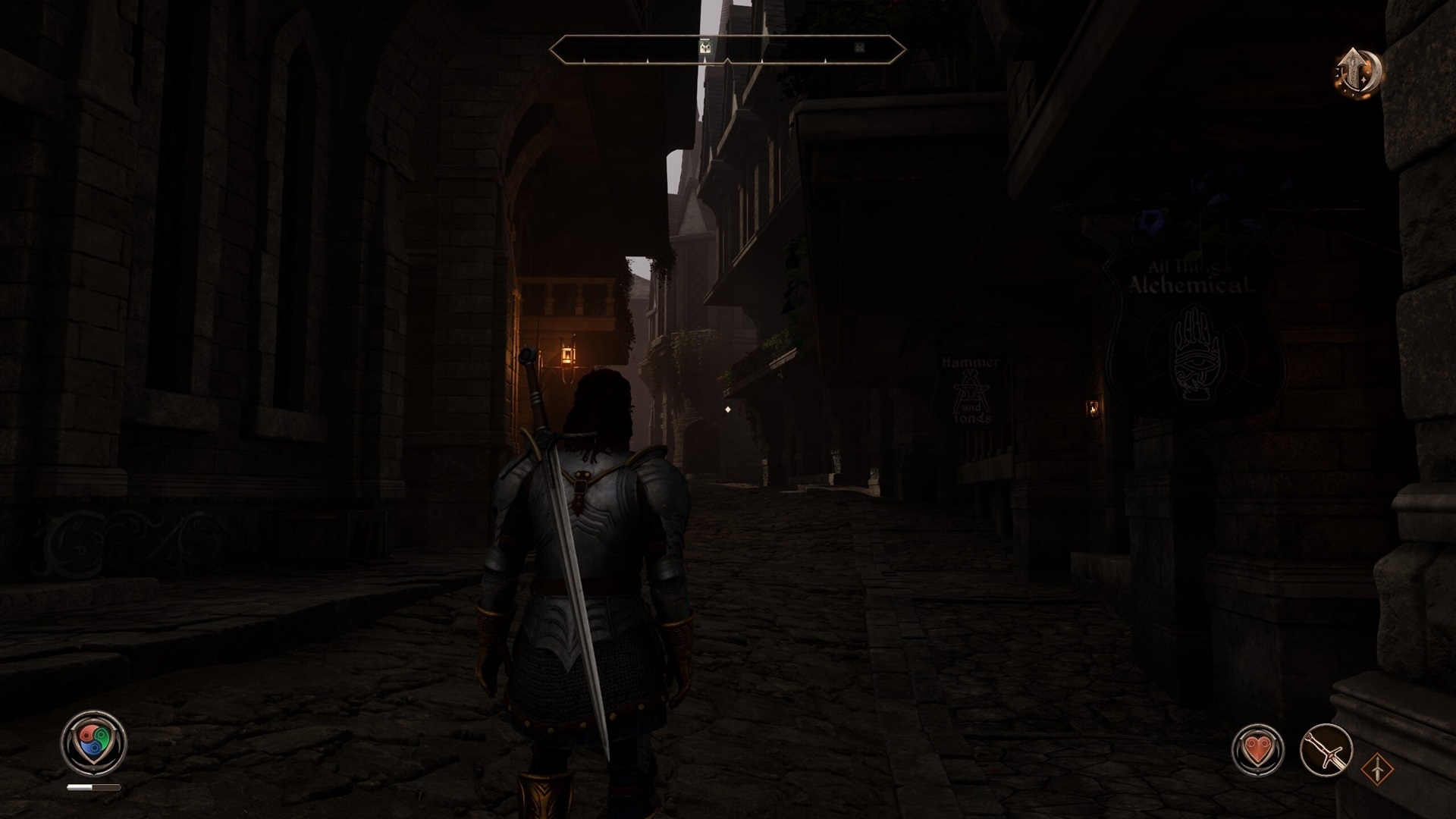Click the level-up arrow and moon icon
This screenshot has width=1456, height=819.
pyautogui.click(x=1358, y=72)
